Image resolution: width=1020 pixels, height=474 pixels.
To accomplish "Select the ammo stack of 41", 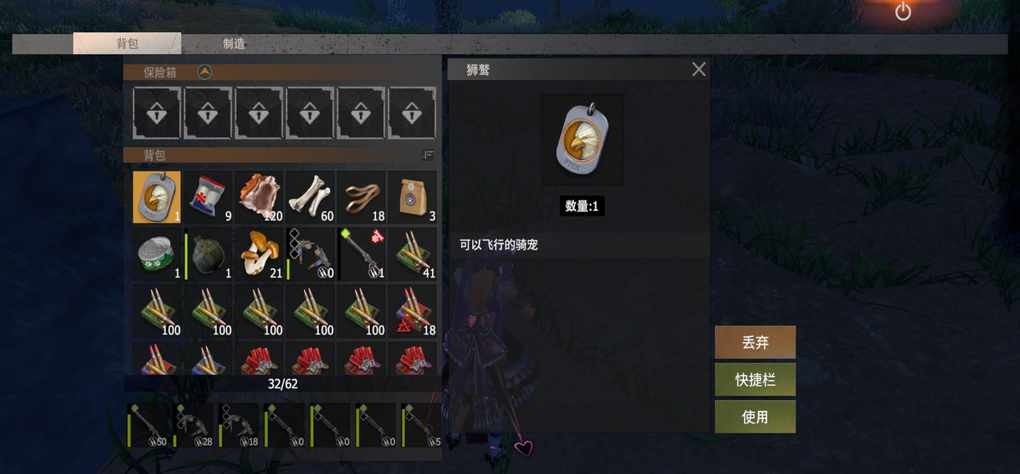I will pyautogui.click(x=412, y=255).
